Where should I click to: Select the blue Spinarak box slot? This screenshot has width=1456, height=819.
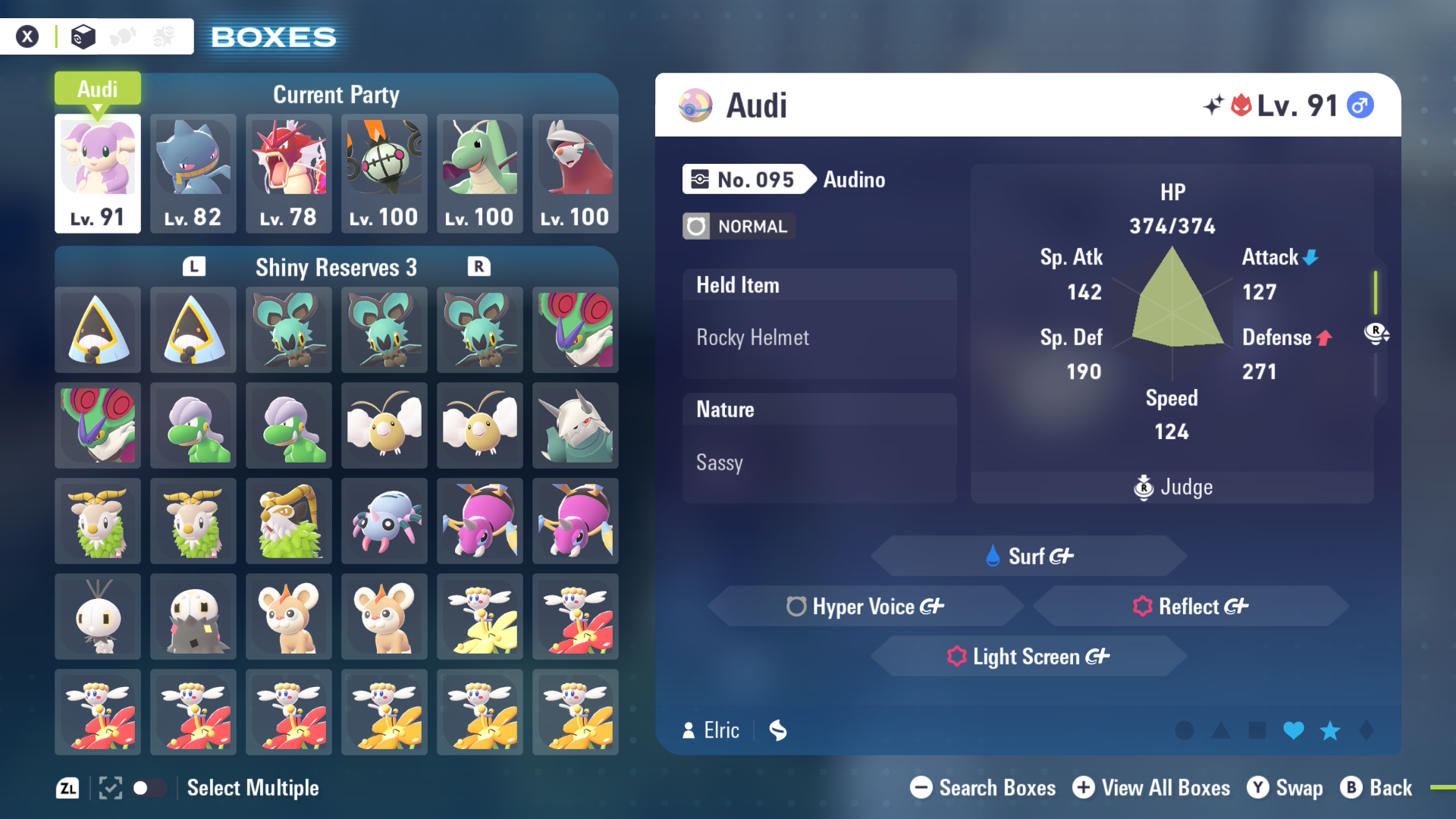(384, 522)
